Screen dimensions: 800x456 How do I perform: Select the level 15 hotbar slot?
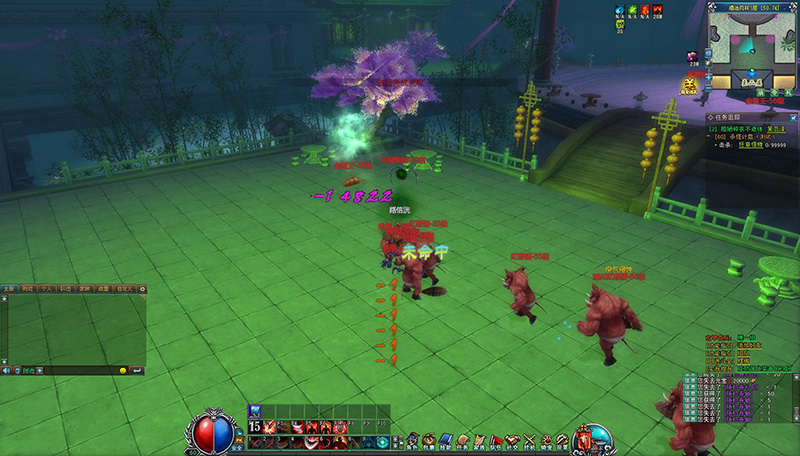[255, 427]
